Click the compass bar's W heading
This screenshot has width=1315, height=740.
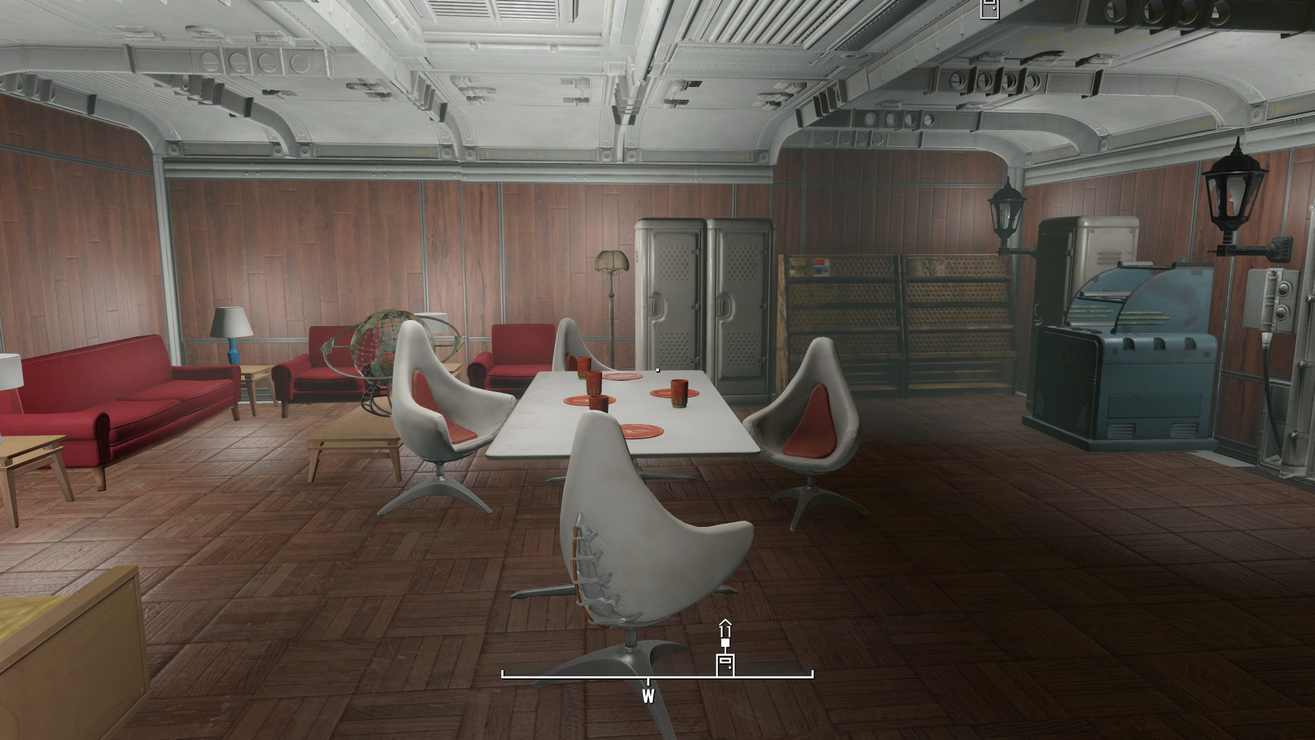pyautogui.click(x=648, y=695)
